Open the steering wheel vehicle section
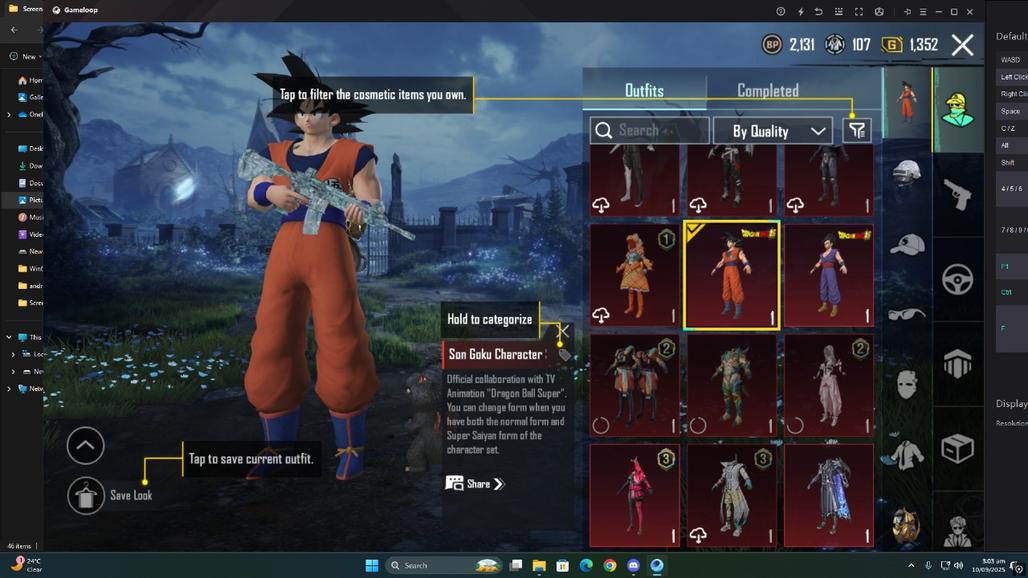This screenshot has width=1028, height=578. click(x=957, y=278)
